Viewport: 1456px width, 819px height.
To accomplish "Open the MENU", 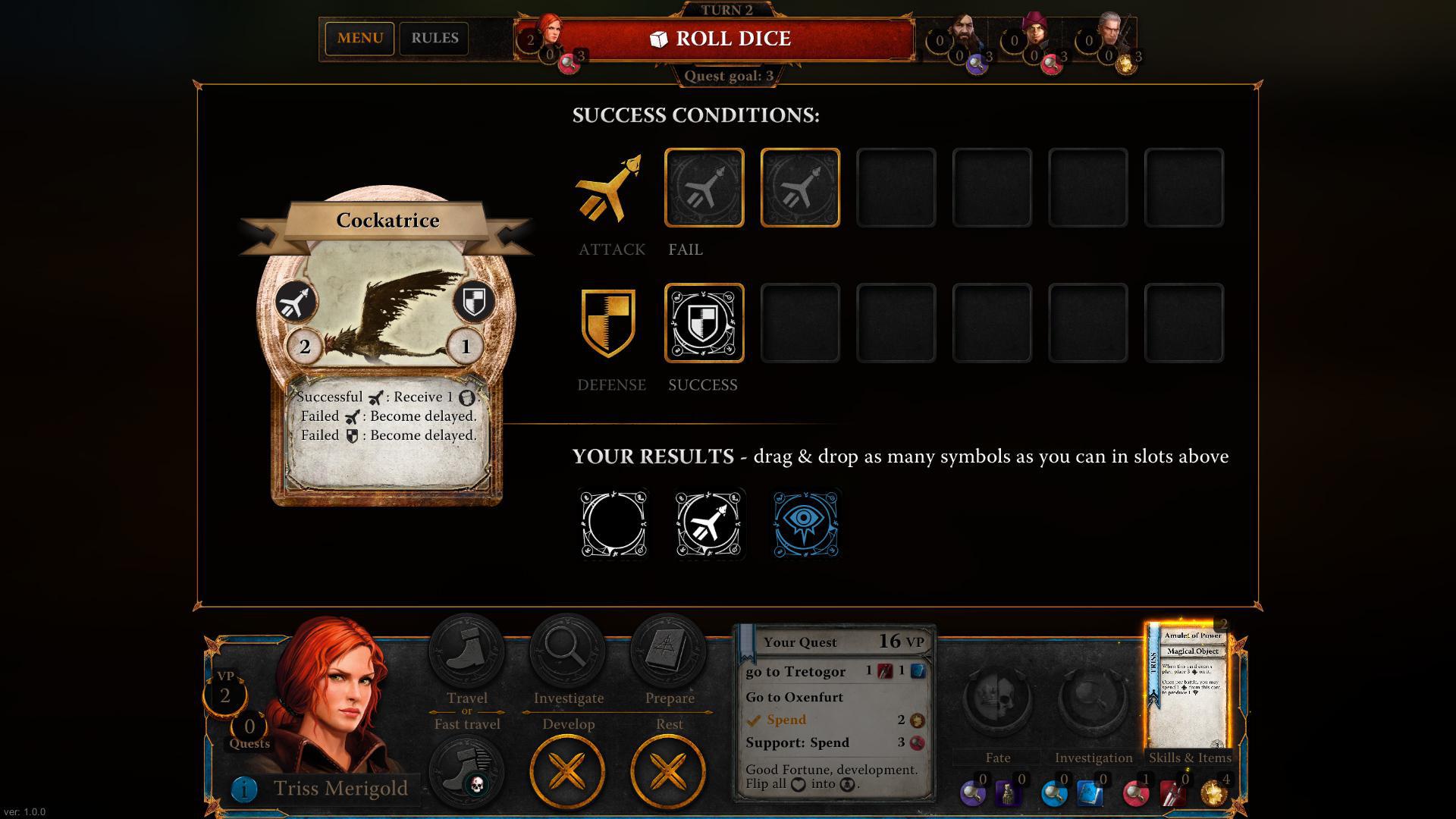I will click(x=359, y=38).
